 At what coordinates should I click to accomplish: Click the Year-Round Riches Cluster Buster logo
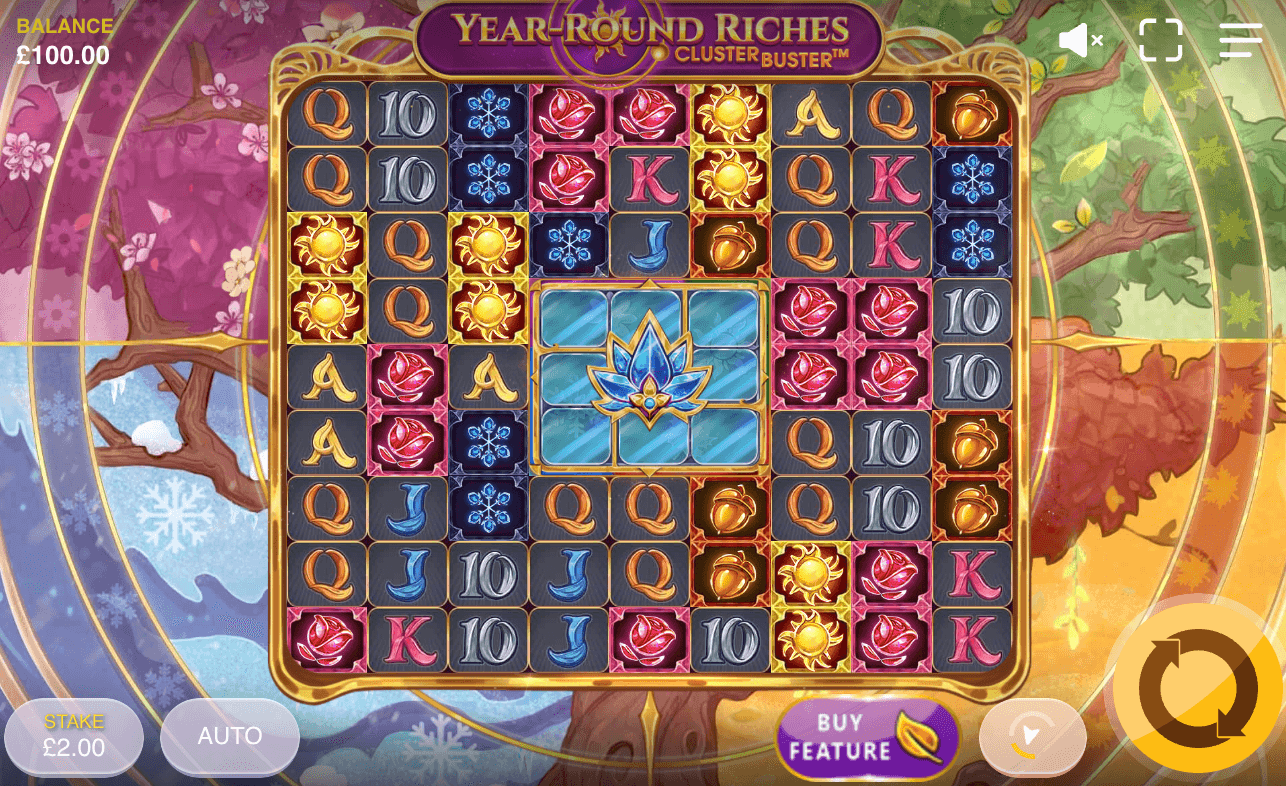643,35
